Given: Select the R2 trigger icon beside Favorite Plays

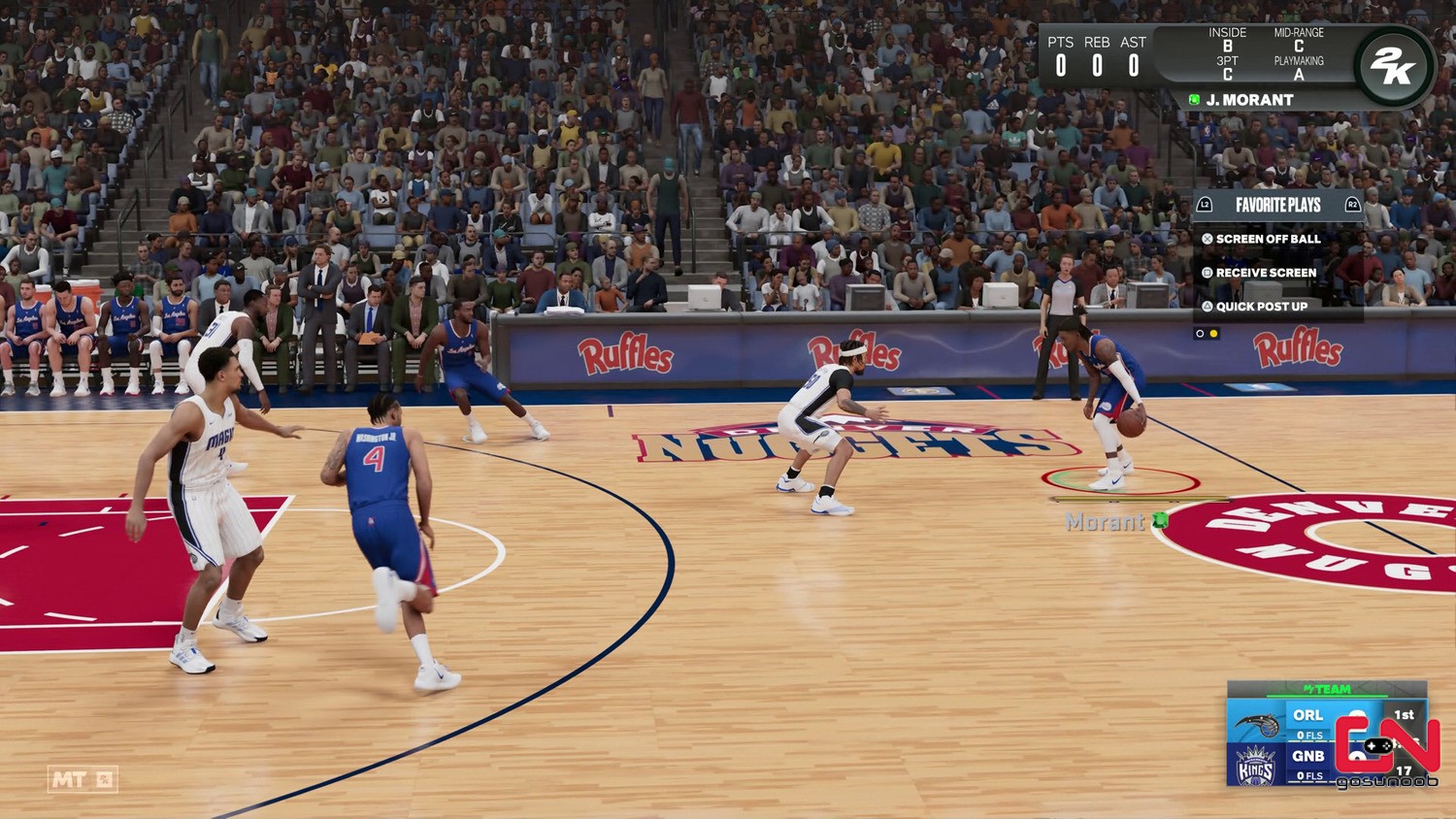Looking at the screenshot, I should (1353, 205).
